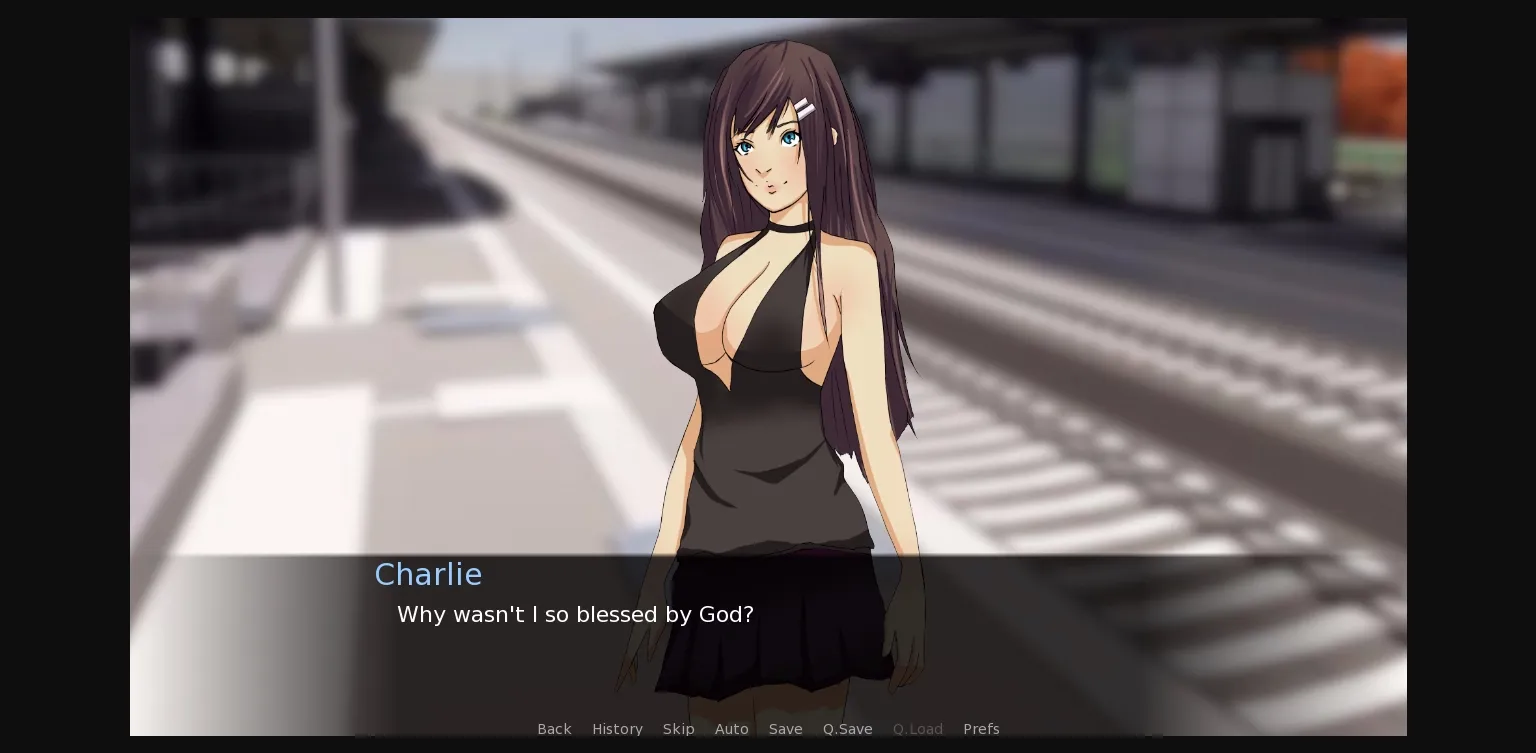Enable Skip mode

678,729
